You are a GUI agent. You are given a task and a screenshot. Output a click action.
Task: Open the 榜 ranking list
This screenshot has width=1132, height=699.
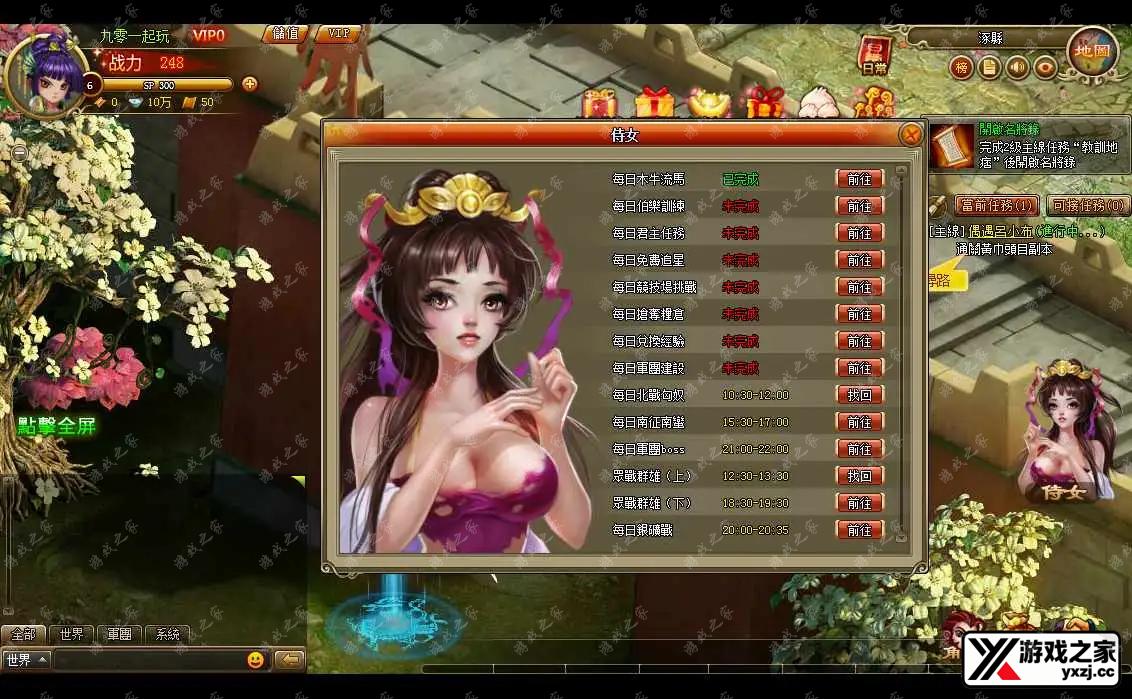coord(961,68)
